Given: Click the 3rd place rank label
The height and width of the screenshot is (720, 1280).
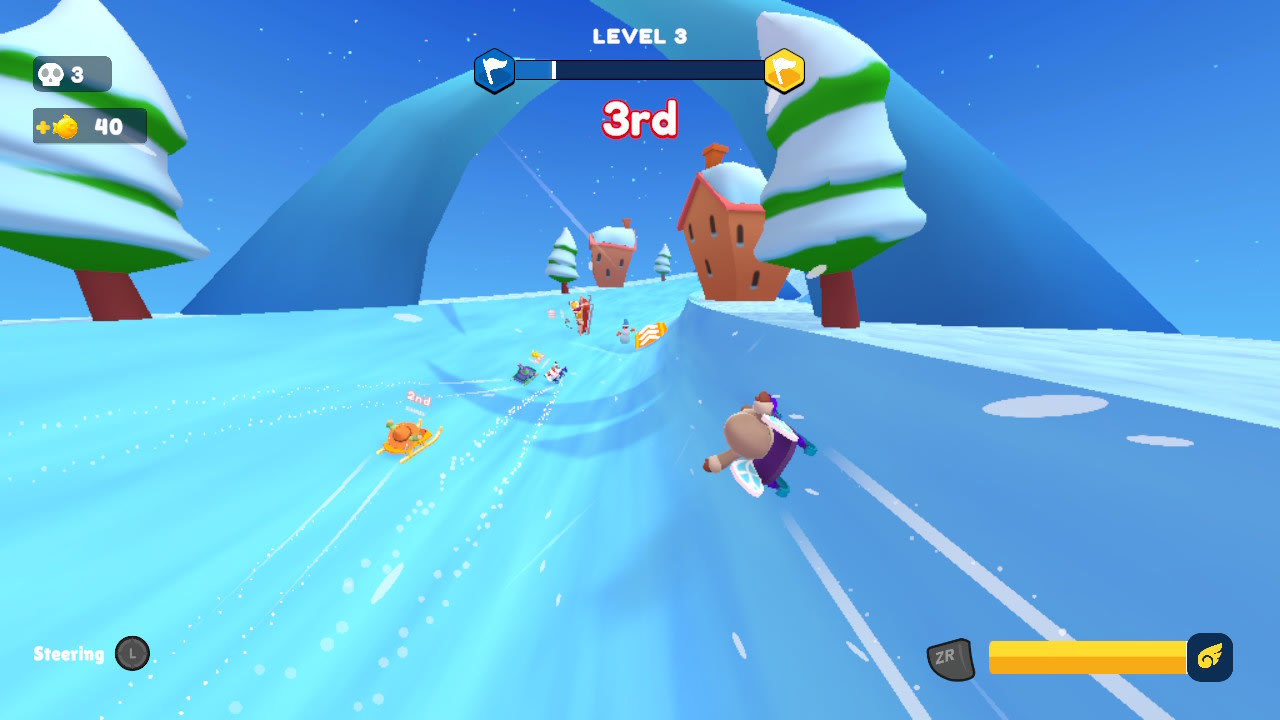Looking at the screenshot, I should 640,119.
